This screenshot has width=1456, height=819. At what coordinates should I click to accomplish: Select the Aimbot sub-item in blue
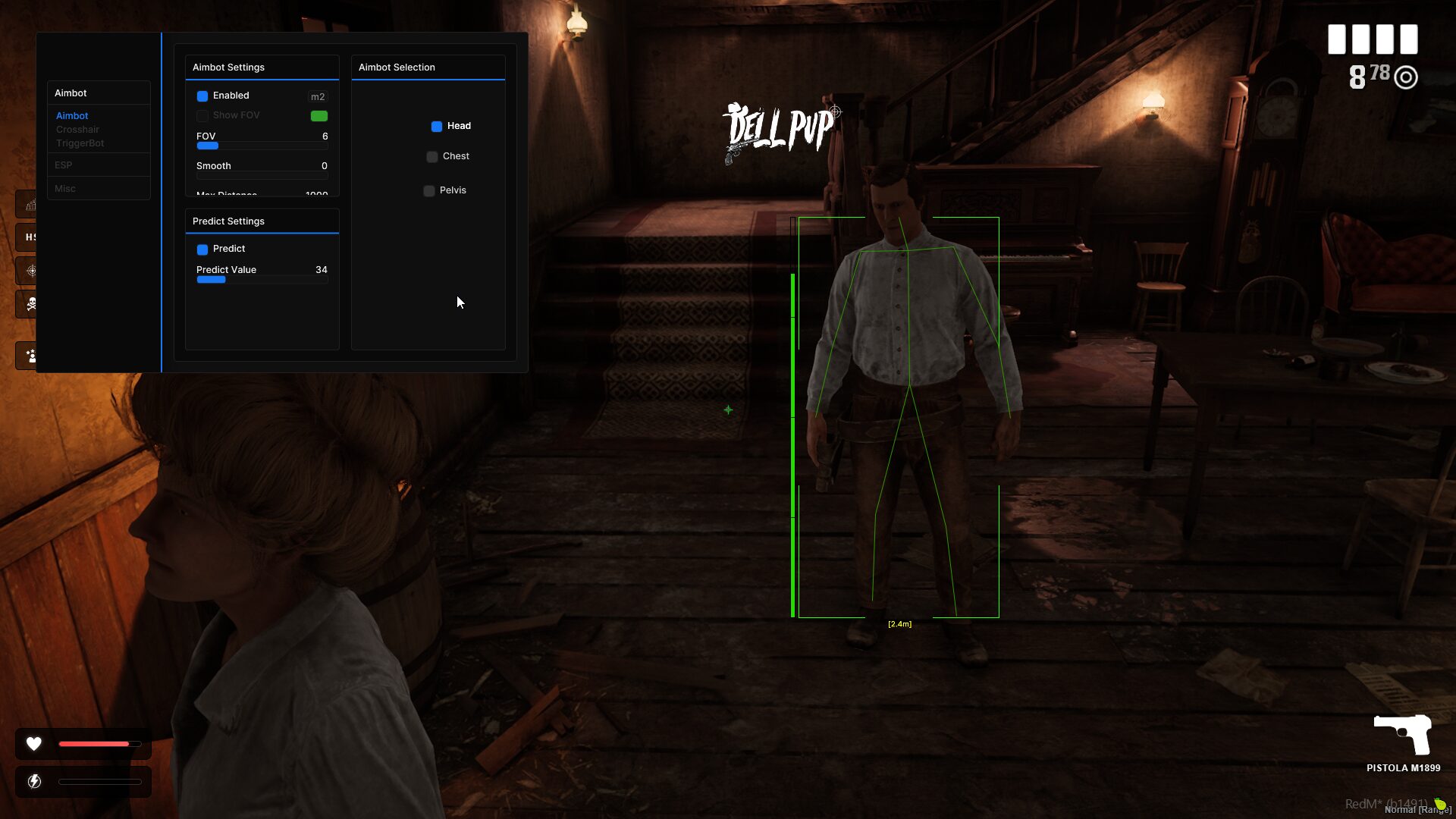click(x=72, y=116)
